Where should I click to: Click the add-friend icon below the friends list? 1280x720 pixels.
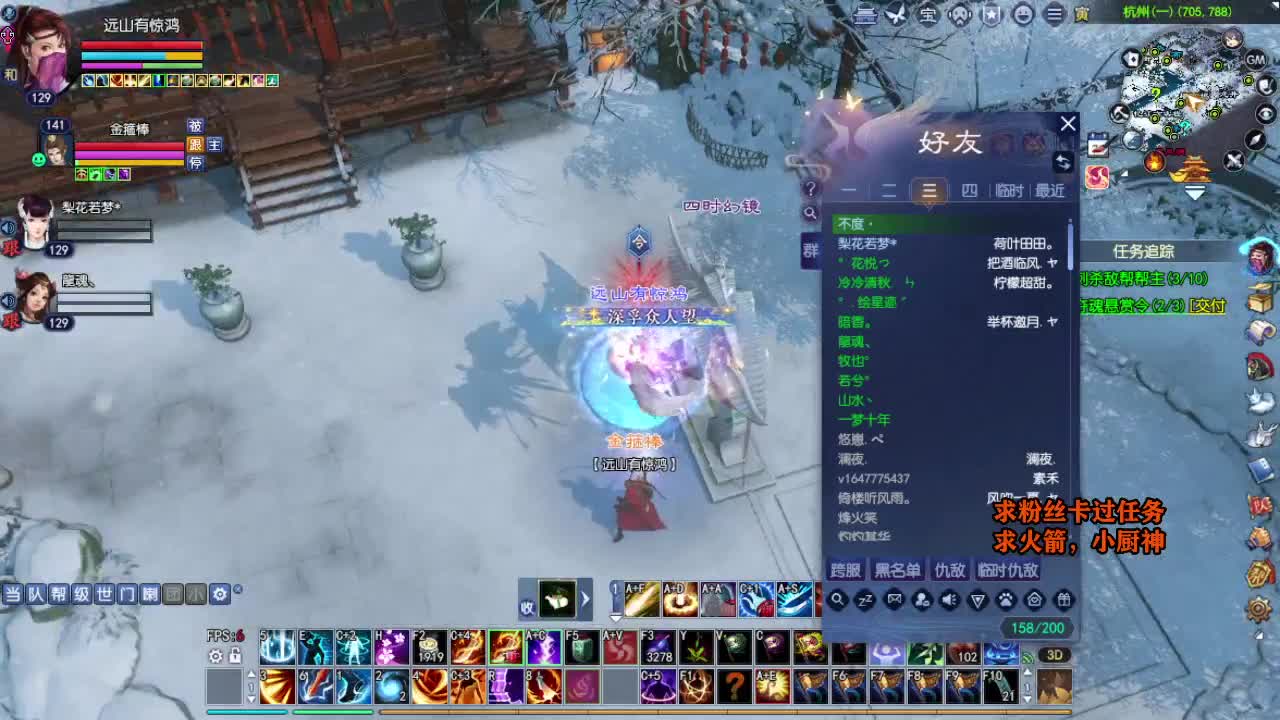[x=920, y=600]
